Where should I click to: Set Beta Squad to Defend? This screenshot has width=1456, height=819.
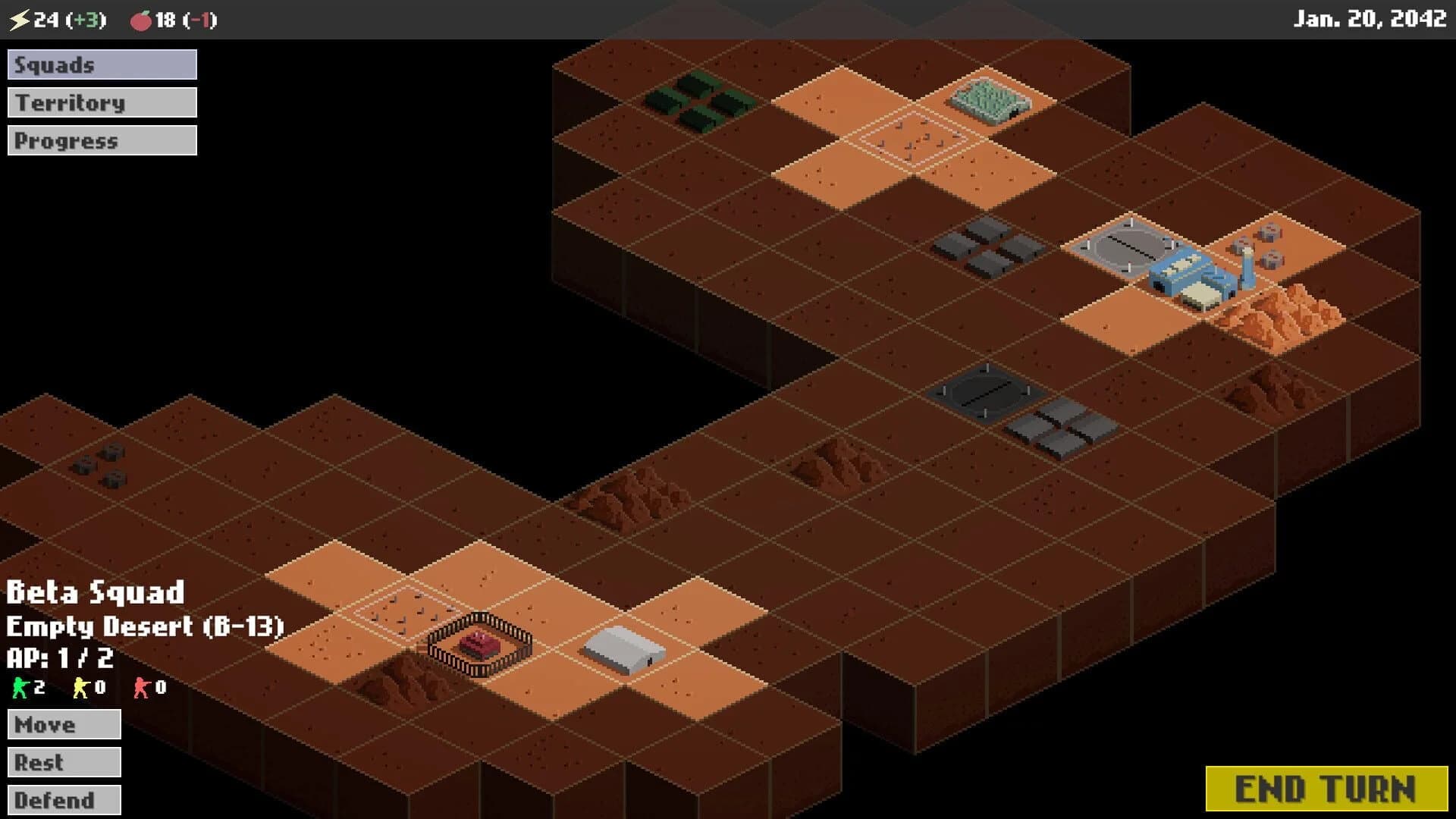[x=64, y=800]
